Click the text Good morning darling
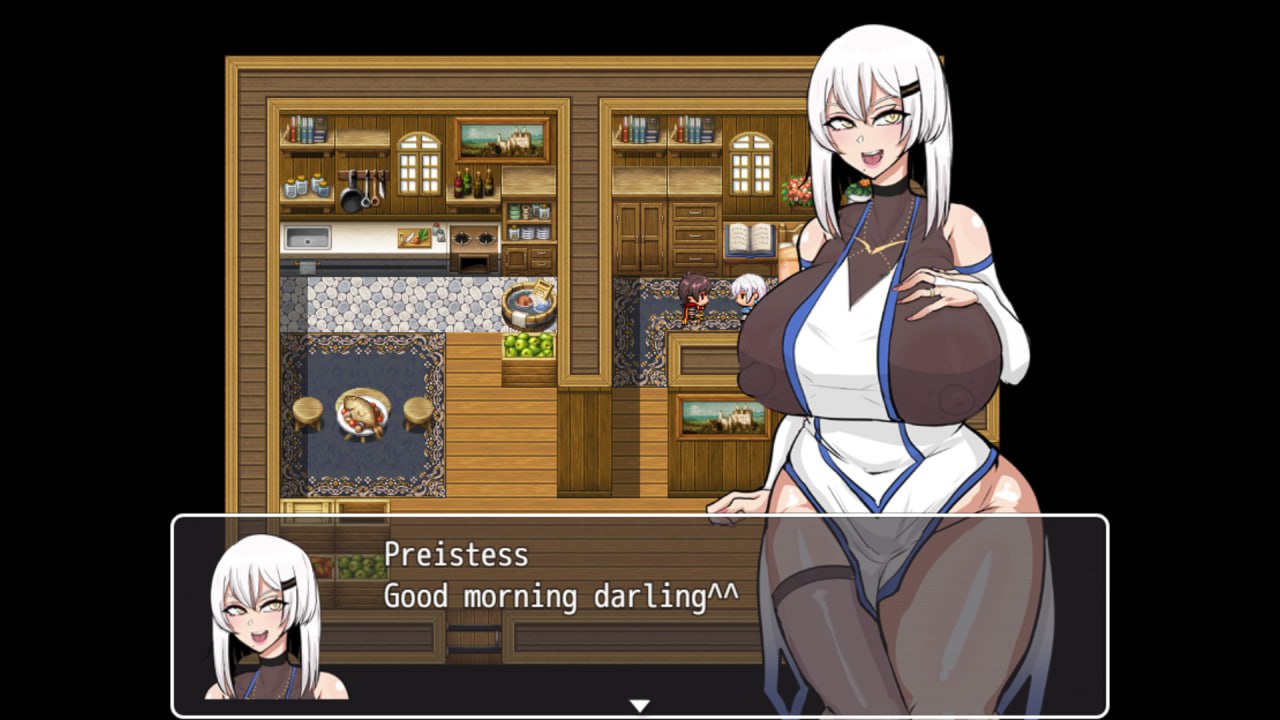The width and height of the screenshot is (1280, 720). point(550,595)
